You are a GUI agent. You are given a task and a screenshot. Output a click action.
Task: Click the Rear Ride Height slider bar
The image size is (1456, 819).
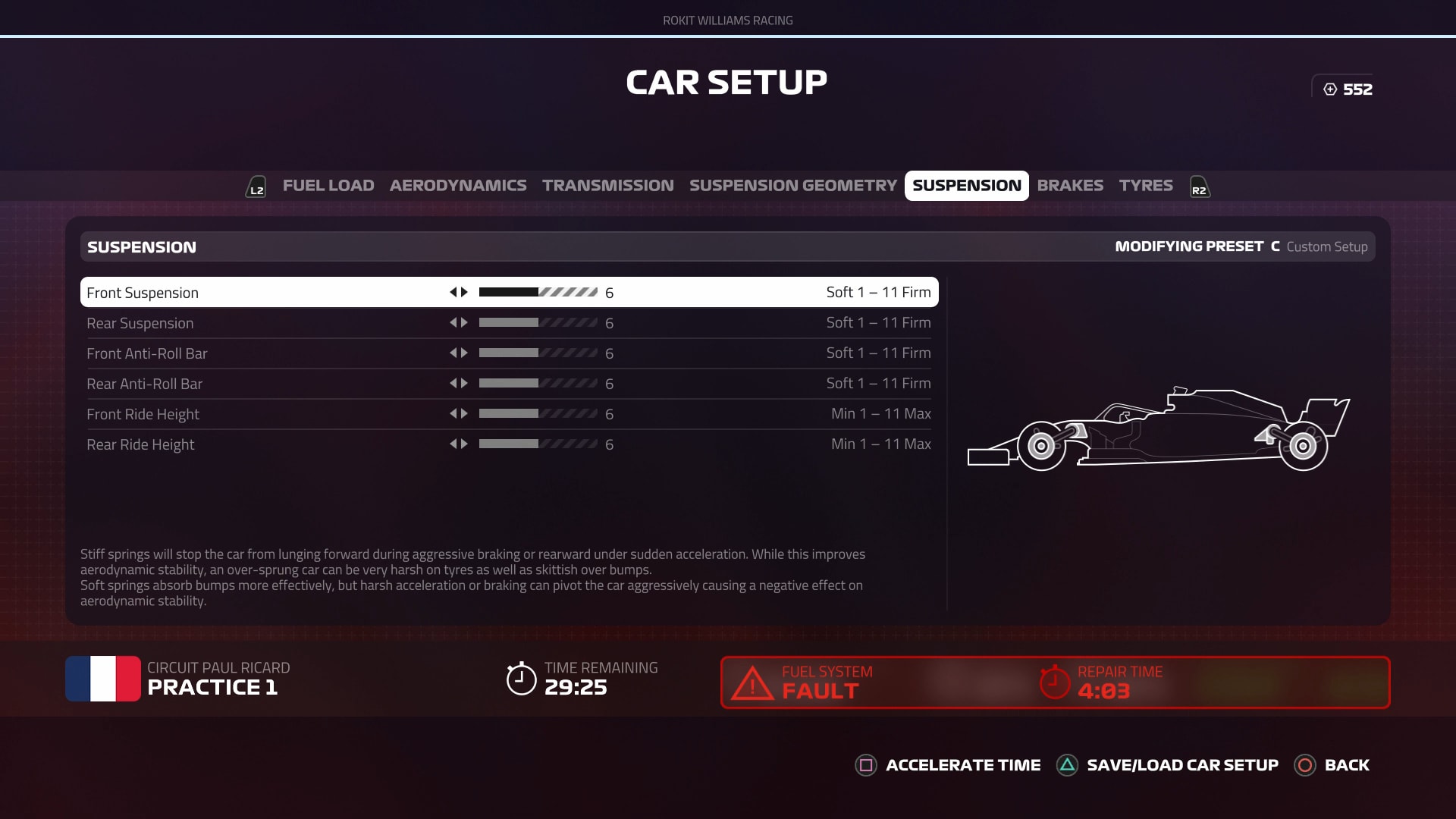coord(538,444)
